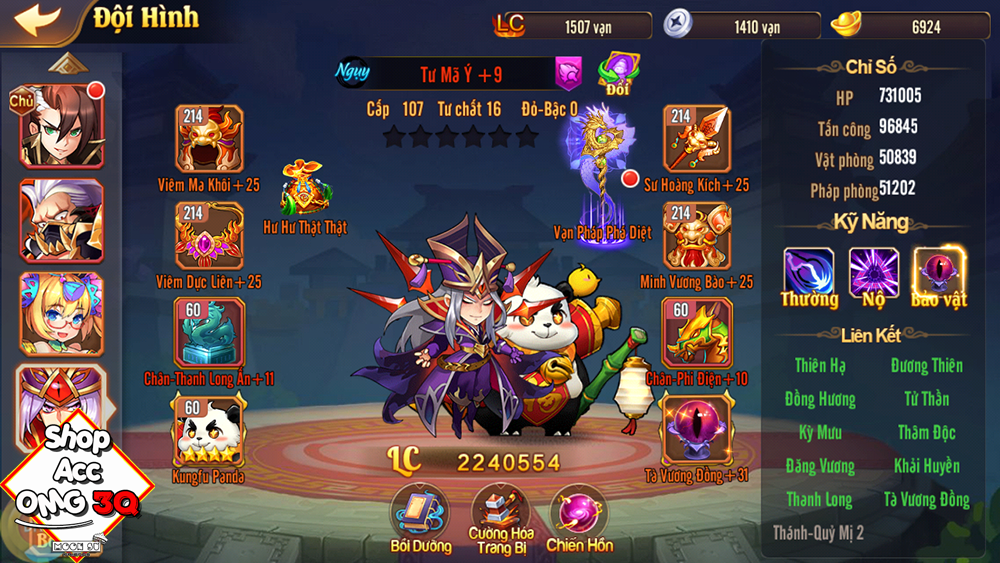Inspect the Chân-Thanh Long Ấn seal
Image resolution: width=1000 pixels, height=563 pixels.
tap(209, 332)
